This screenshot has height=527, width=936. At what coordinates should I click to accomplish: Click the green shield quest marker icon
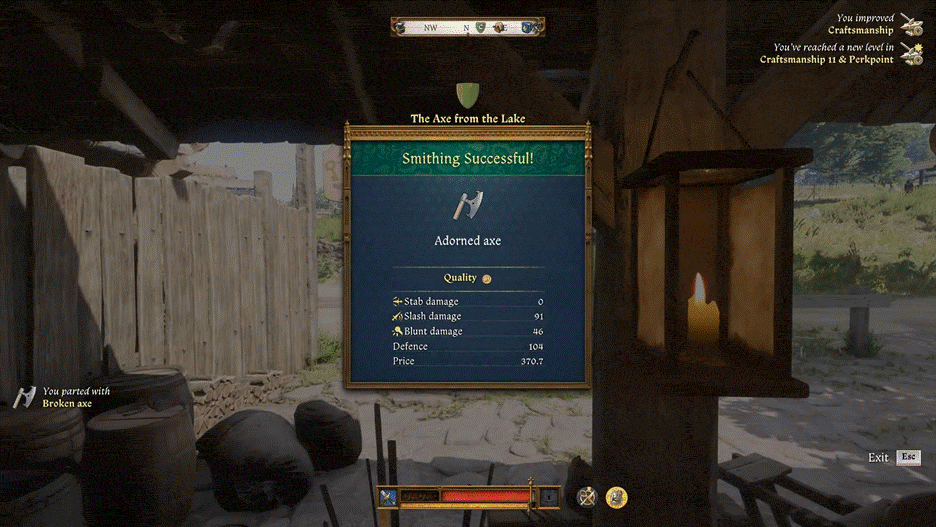(x=467, y=96)
